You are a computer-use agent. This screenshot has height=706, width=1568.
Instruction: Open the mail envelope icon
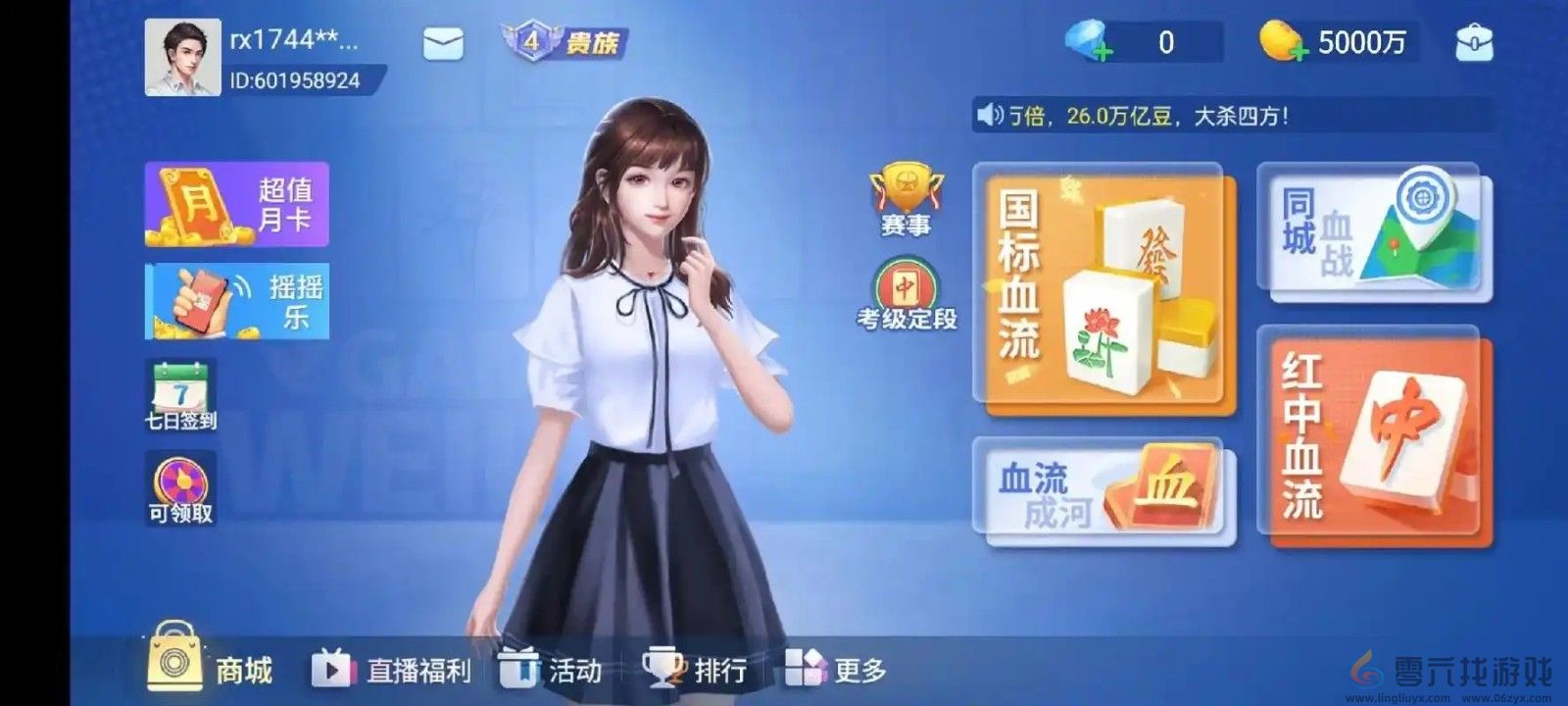coord(443,43)
